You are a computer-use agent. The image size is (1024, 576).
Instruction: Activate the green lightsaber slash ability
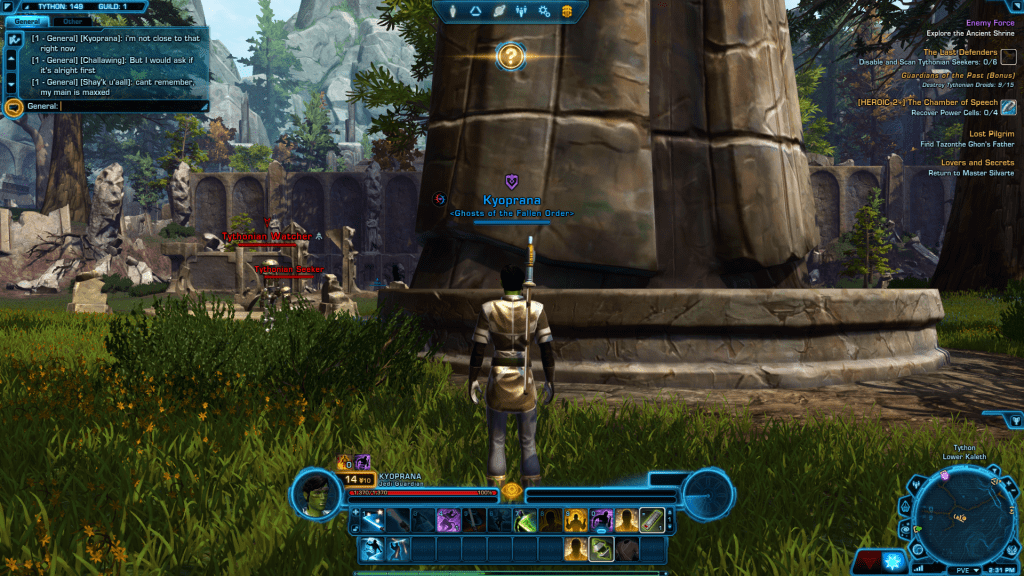[525, 520]
